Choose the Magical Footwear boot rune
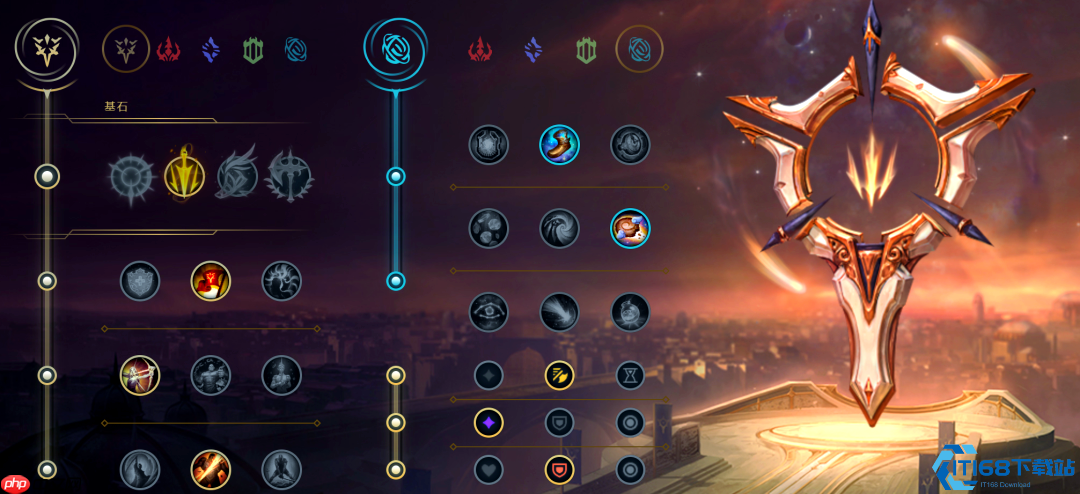 tap(560, 144)
